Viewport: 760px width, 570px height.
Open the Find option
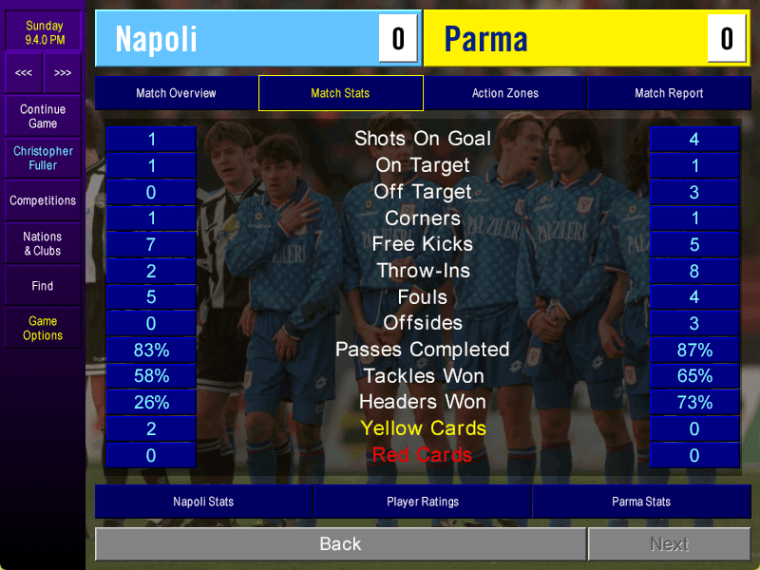pos(43,286)
